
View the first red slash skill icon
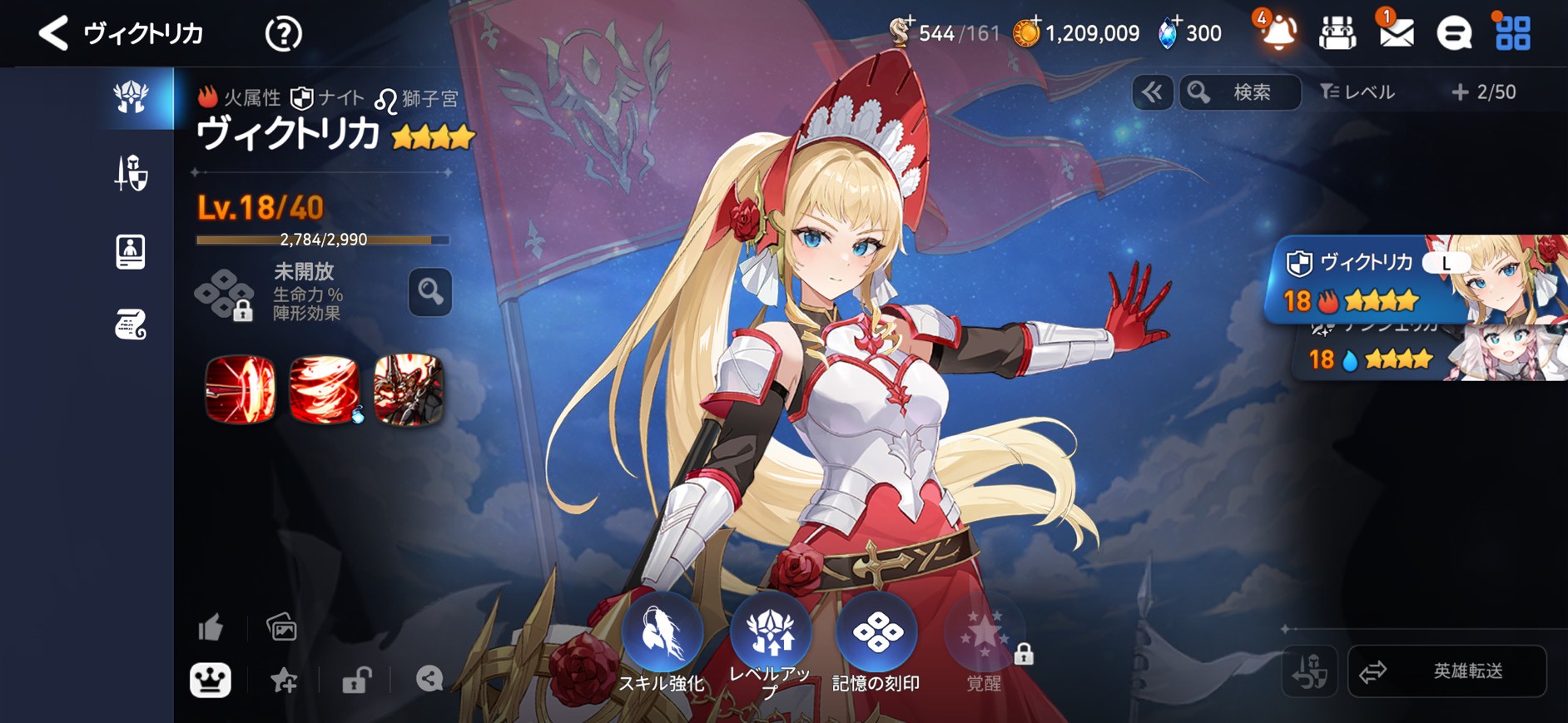click(x=241, y=389)
